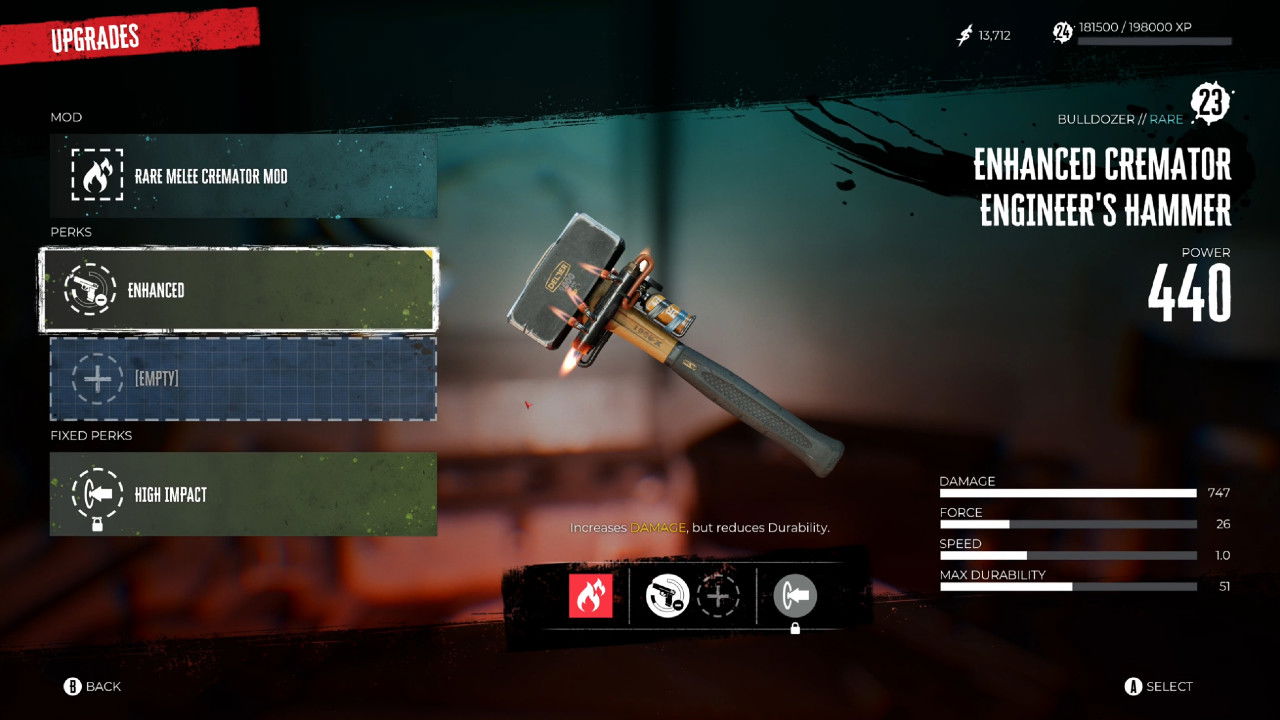Click the empty plus perk icon in bottom bar
Screen dimensions: 1280x720
tap(718, 597)
